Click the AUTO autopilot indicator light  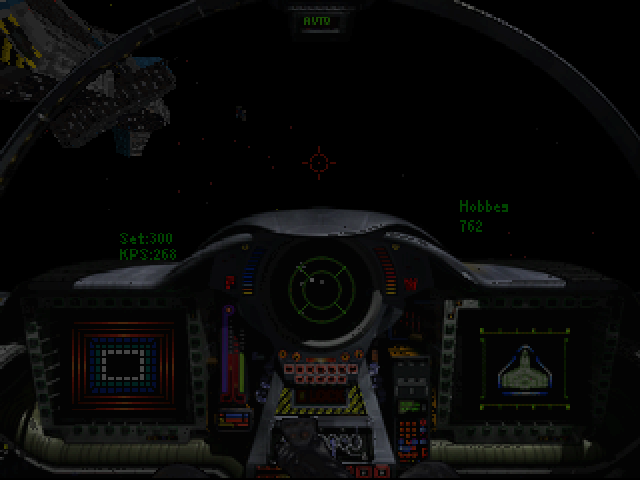coord(319,20)
